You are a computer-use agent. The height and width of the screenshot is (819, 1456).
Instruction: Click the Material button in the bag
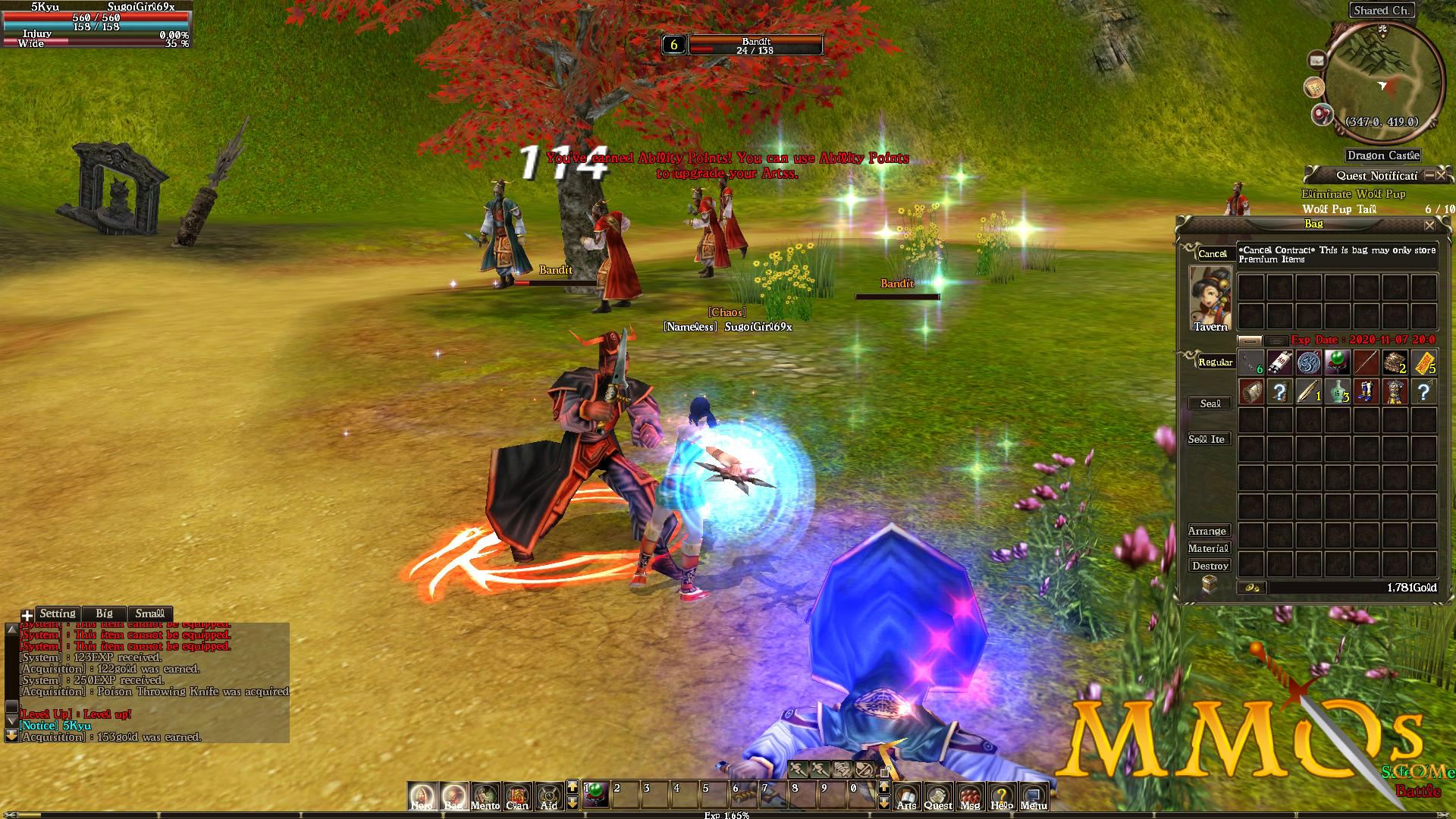[1208, 548]
